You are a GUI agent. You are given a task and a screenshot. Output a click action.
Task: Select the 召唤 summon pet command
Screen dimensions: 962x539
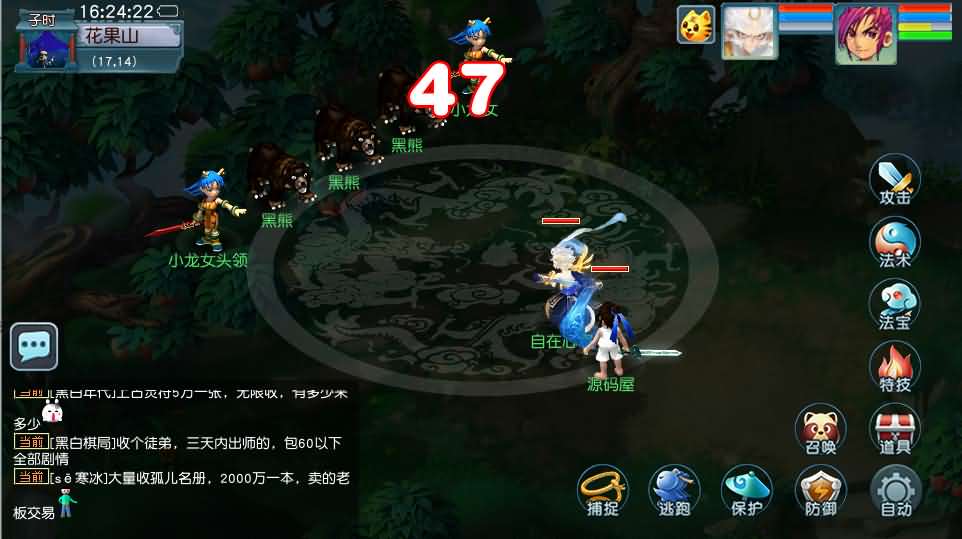click(820, 429)
